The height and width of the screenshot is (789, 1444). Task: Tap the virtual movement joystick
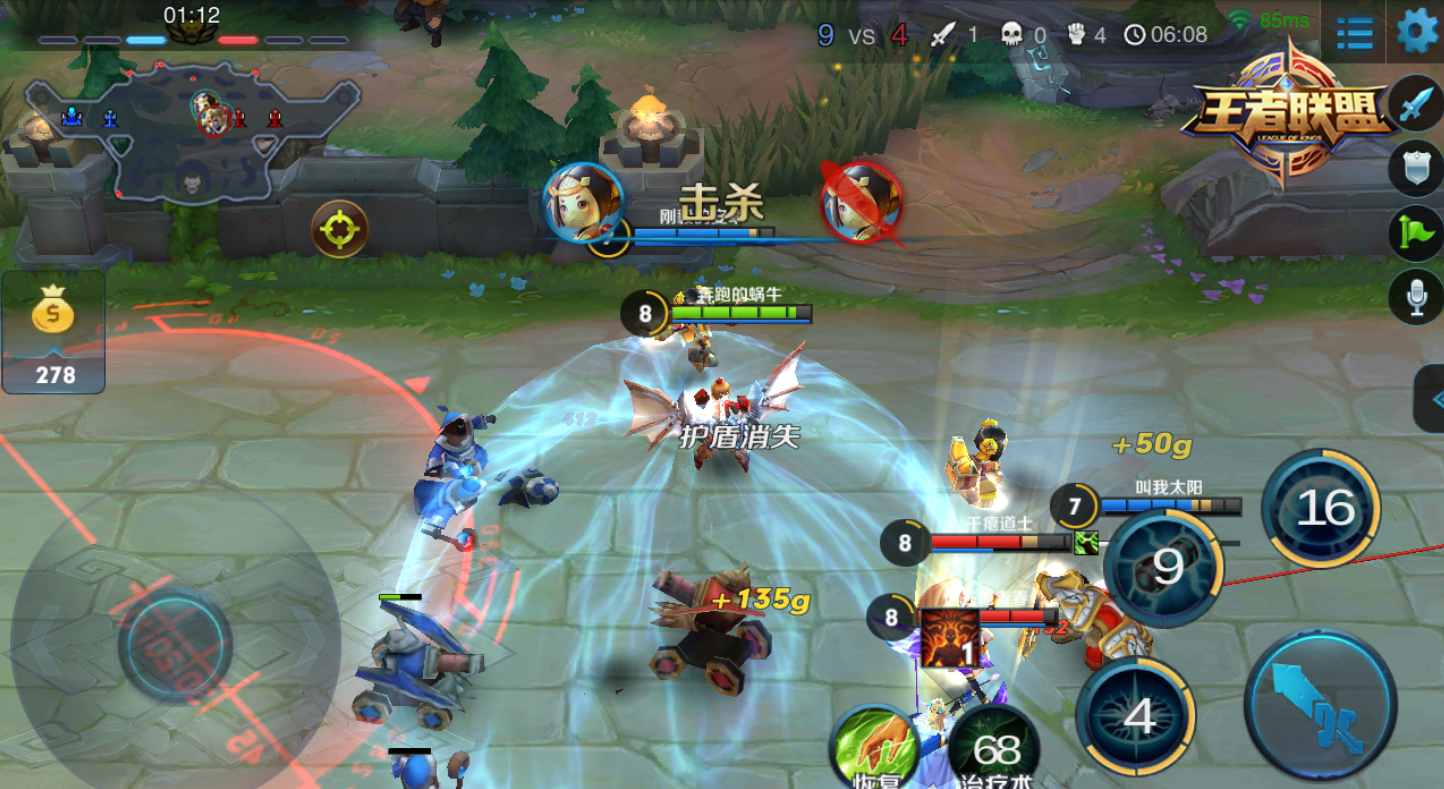(x=175, y=645)
